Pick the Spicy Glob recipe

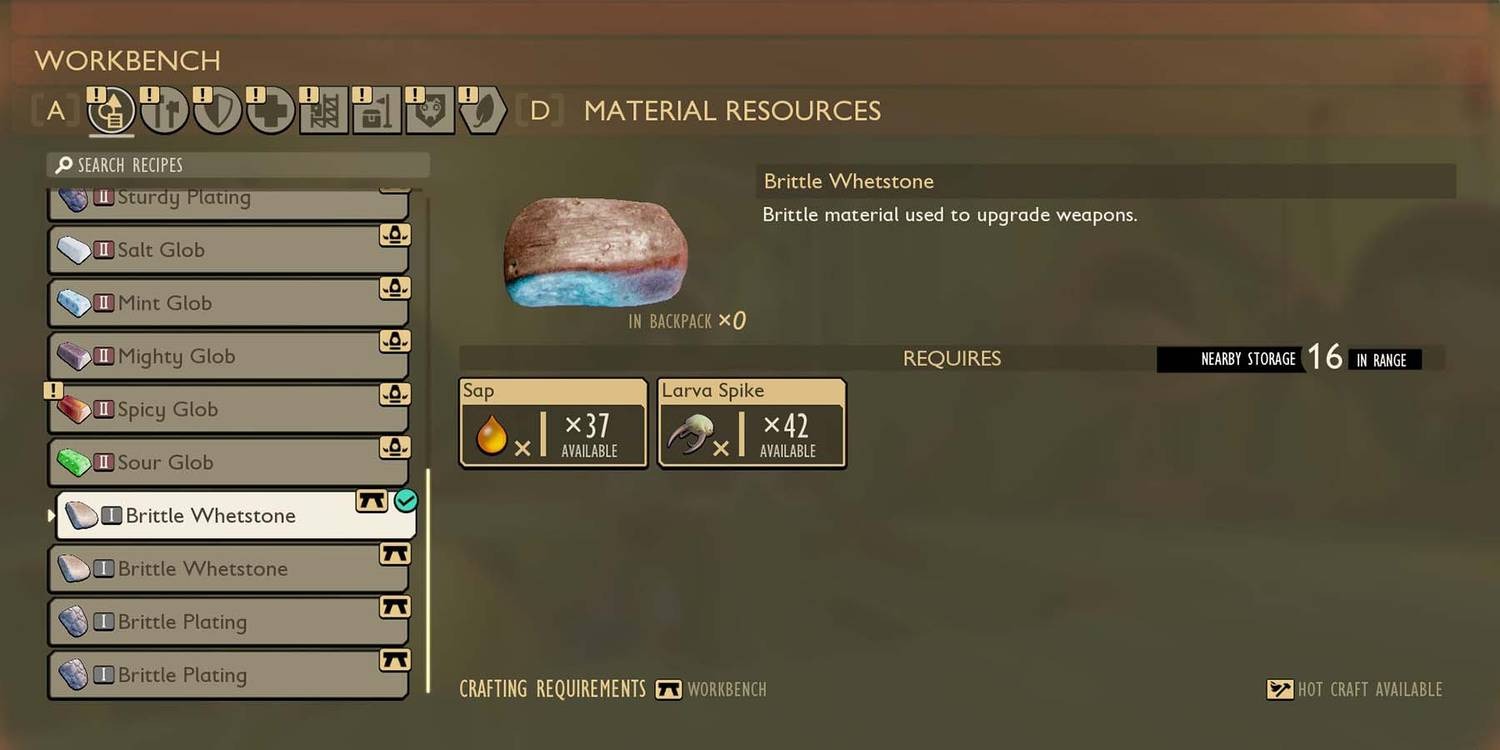pos(228,409)
